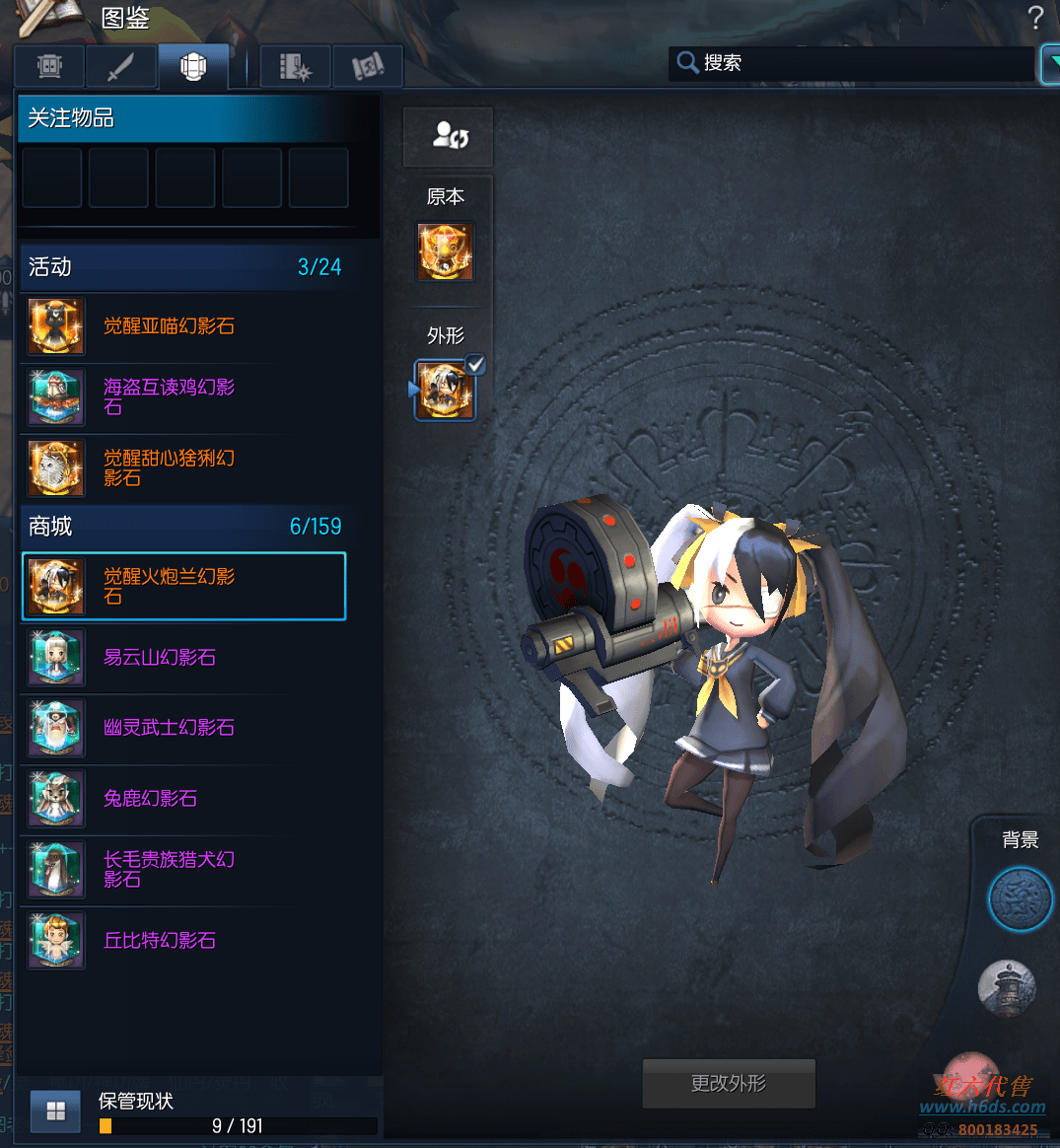Select 丘比特幻影石 row
Image resolution: width=1060 pixels, height=1148 pixels.
click(x=160, y=941)
